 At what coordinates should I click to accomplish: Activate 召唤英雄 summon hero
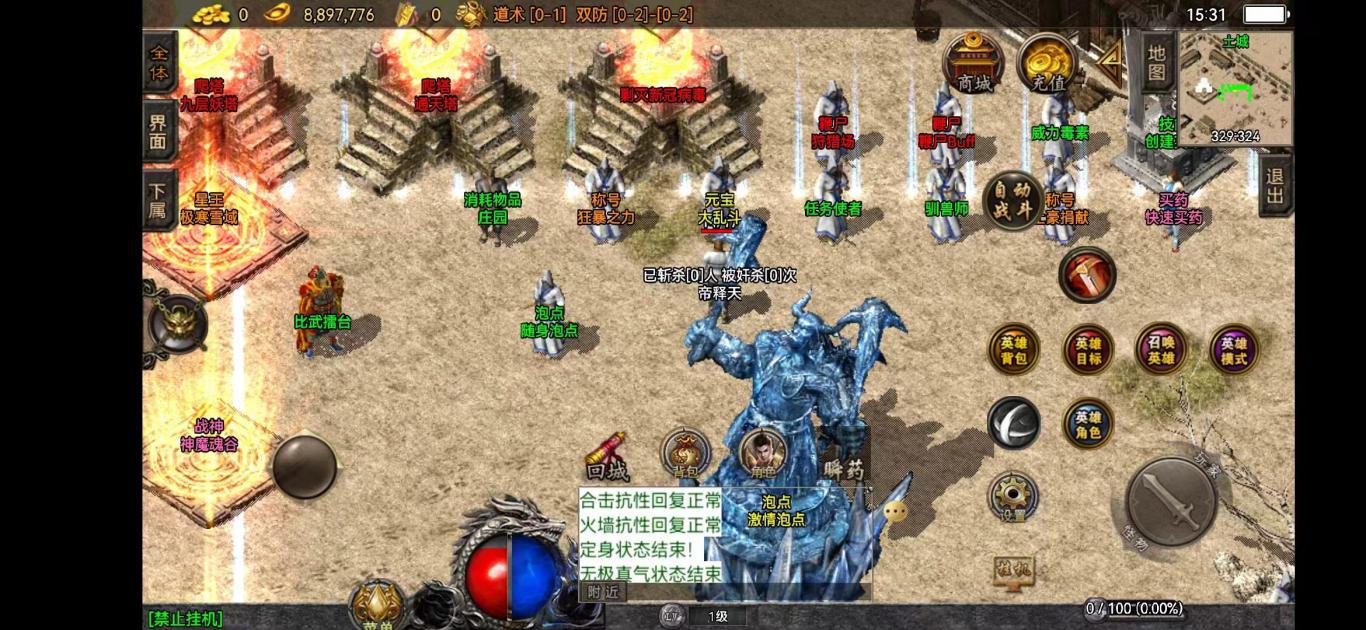click(1161, 349)
